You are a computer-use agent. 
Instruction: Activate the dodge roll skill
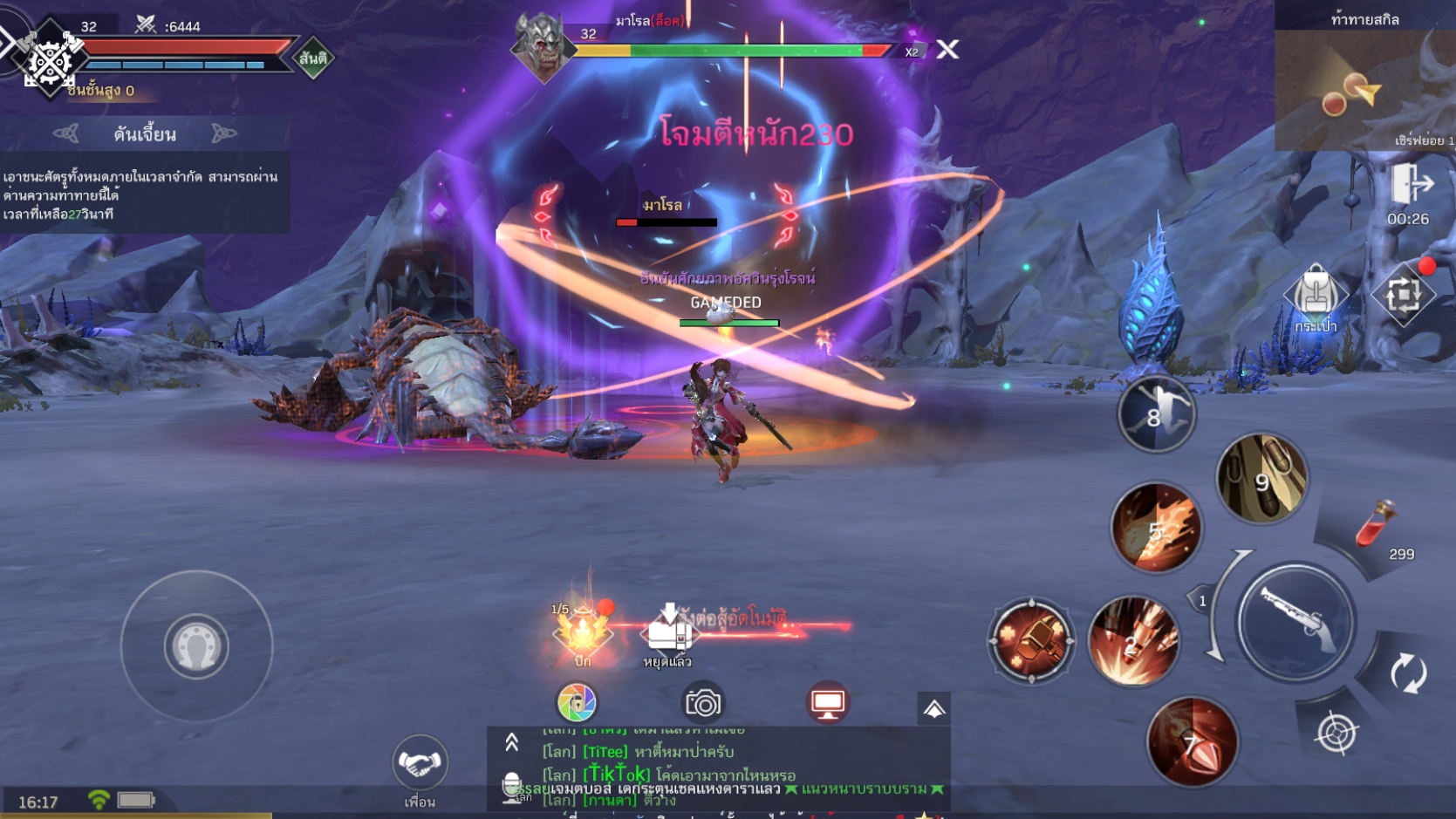pyautogui.click(x=1157, y=415)
